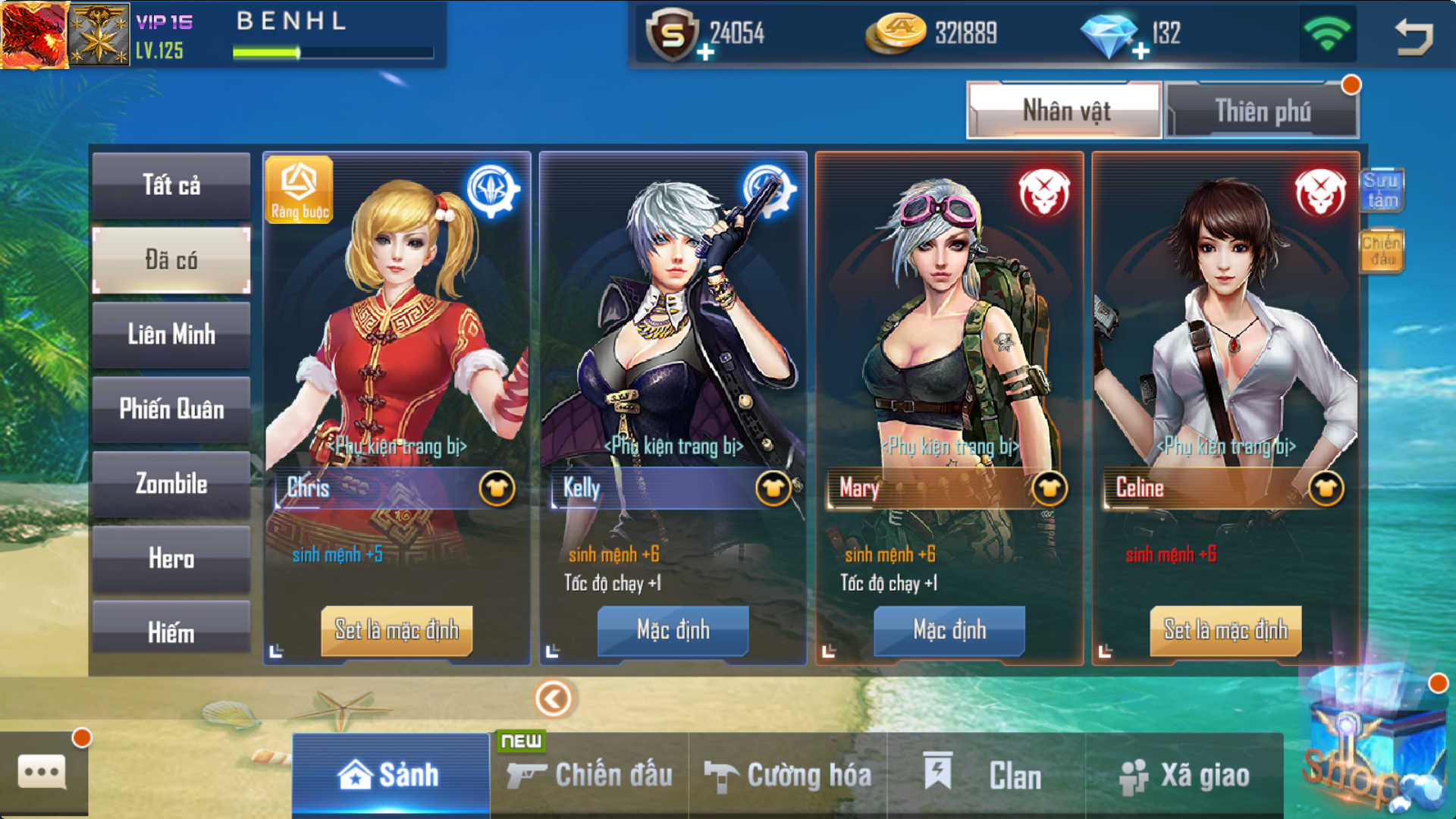Go to the Sảnh lobby

coord(391,775)
